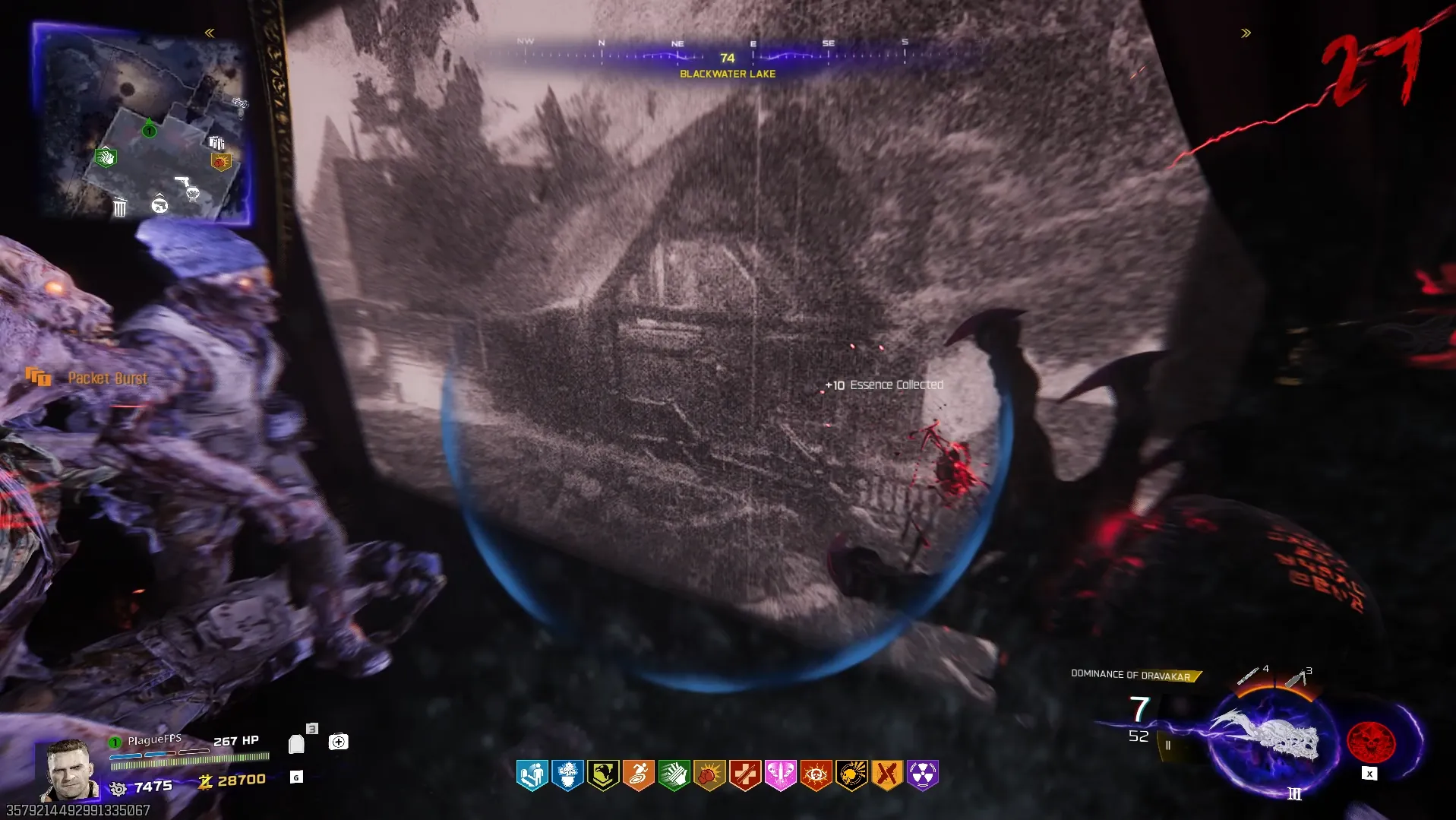Click the PlagueFPS character portrait
Image resolution: width=1456 pixels, height=820 pixels.
click(70, 770)
